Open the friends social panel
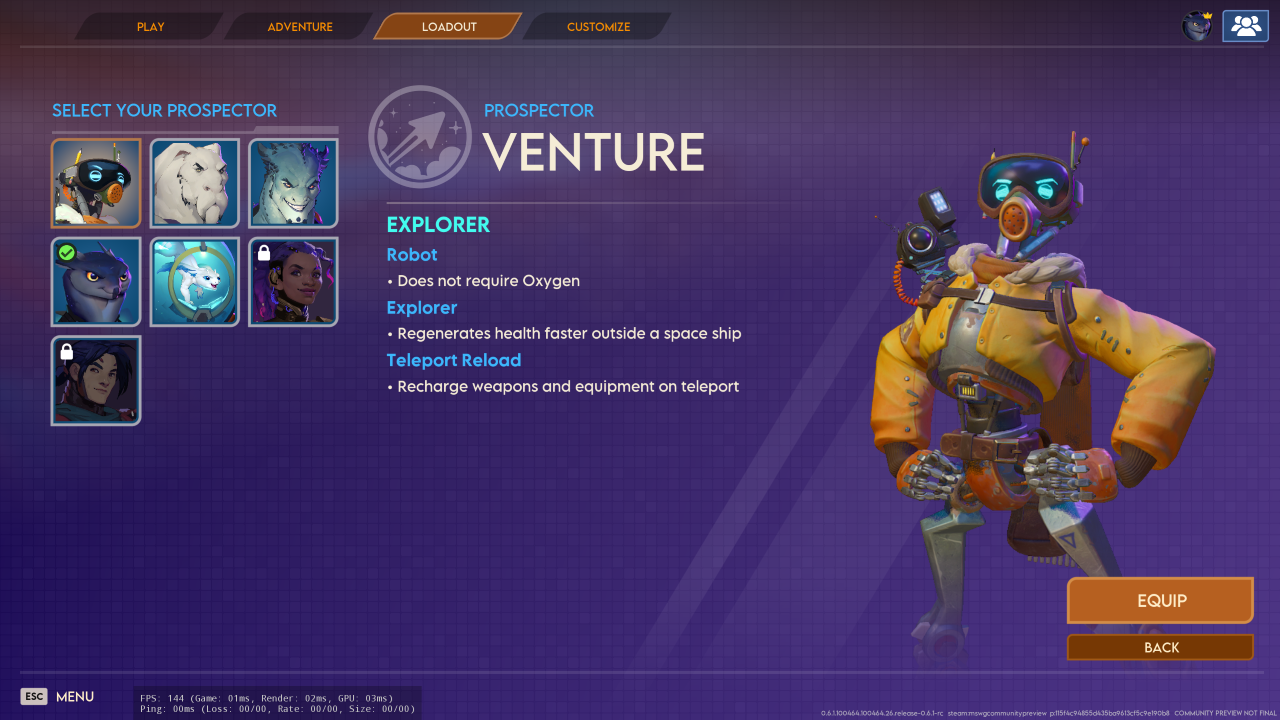1280x720 pixels. click(x=1245, y=26)
